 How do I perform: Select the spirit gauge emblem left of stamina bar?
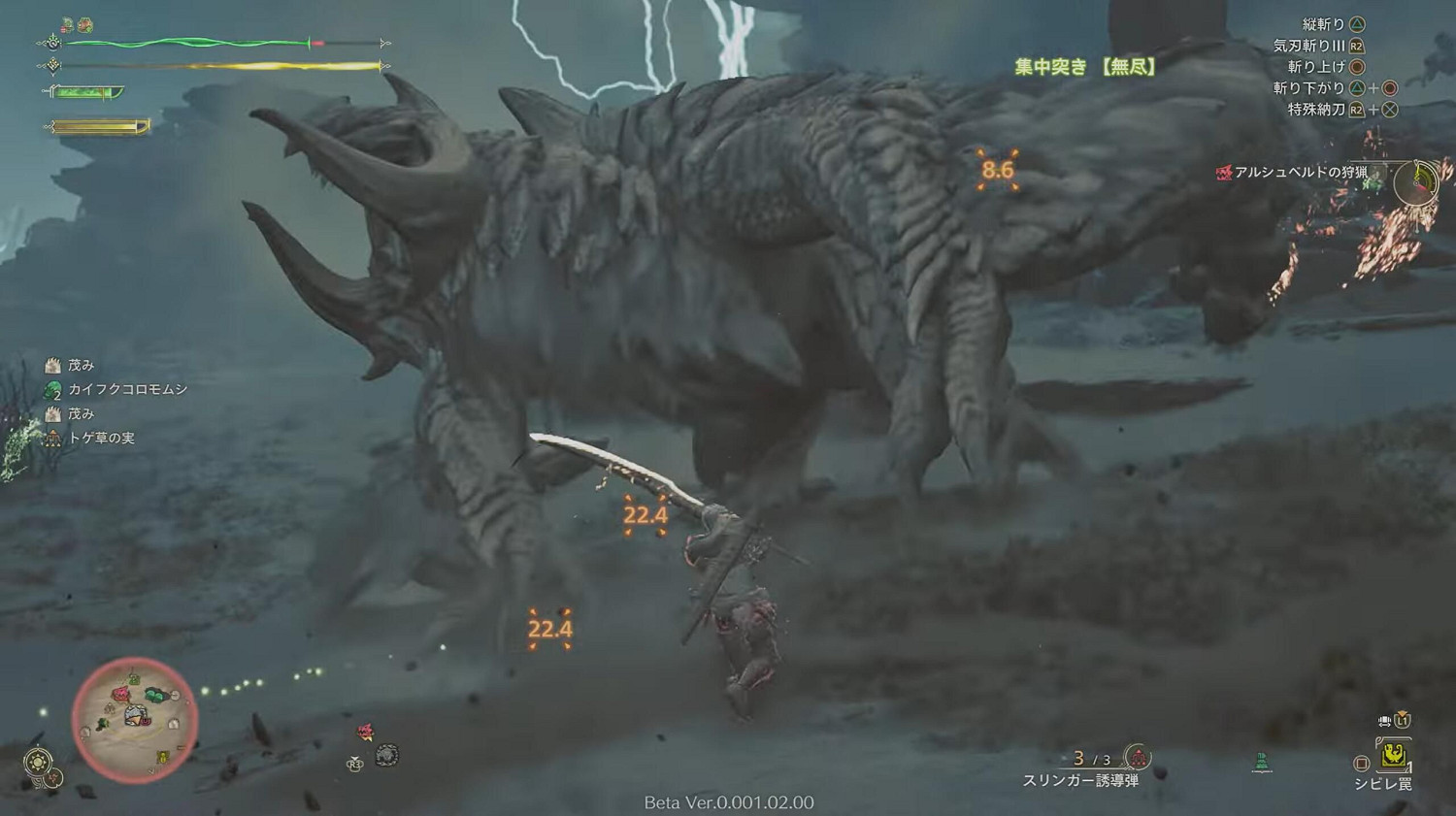point(53,66)
